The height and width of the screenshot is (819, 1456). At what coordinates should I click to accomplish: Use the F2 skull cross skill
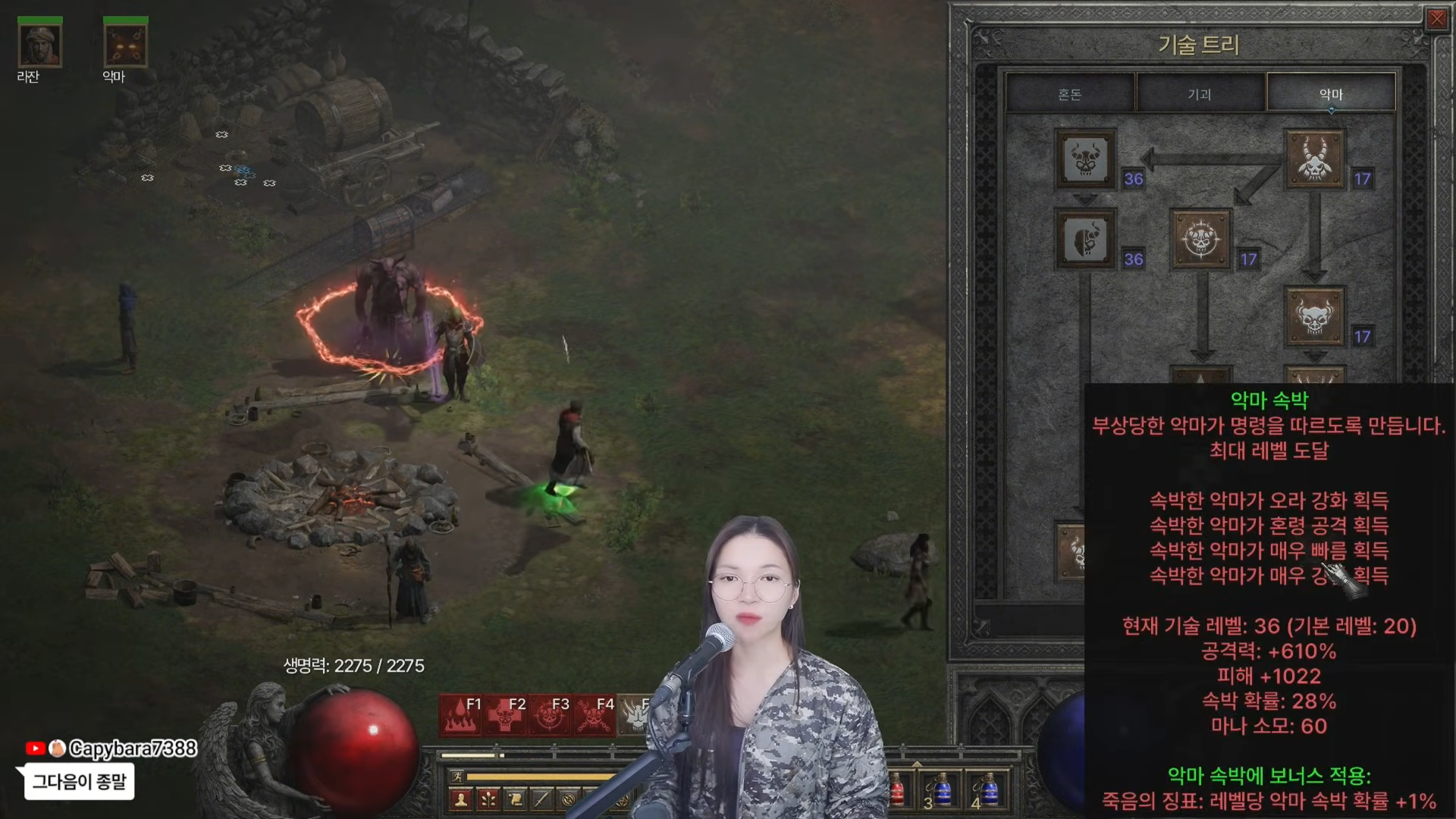point(504,715)
